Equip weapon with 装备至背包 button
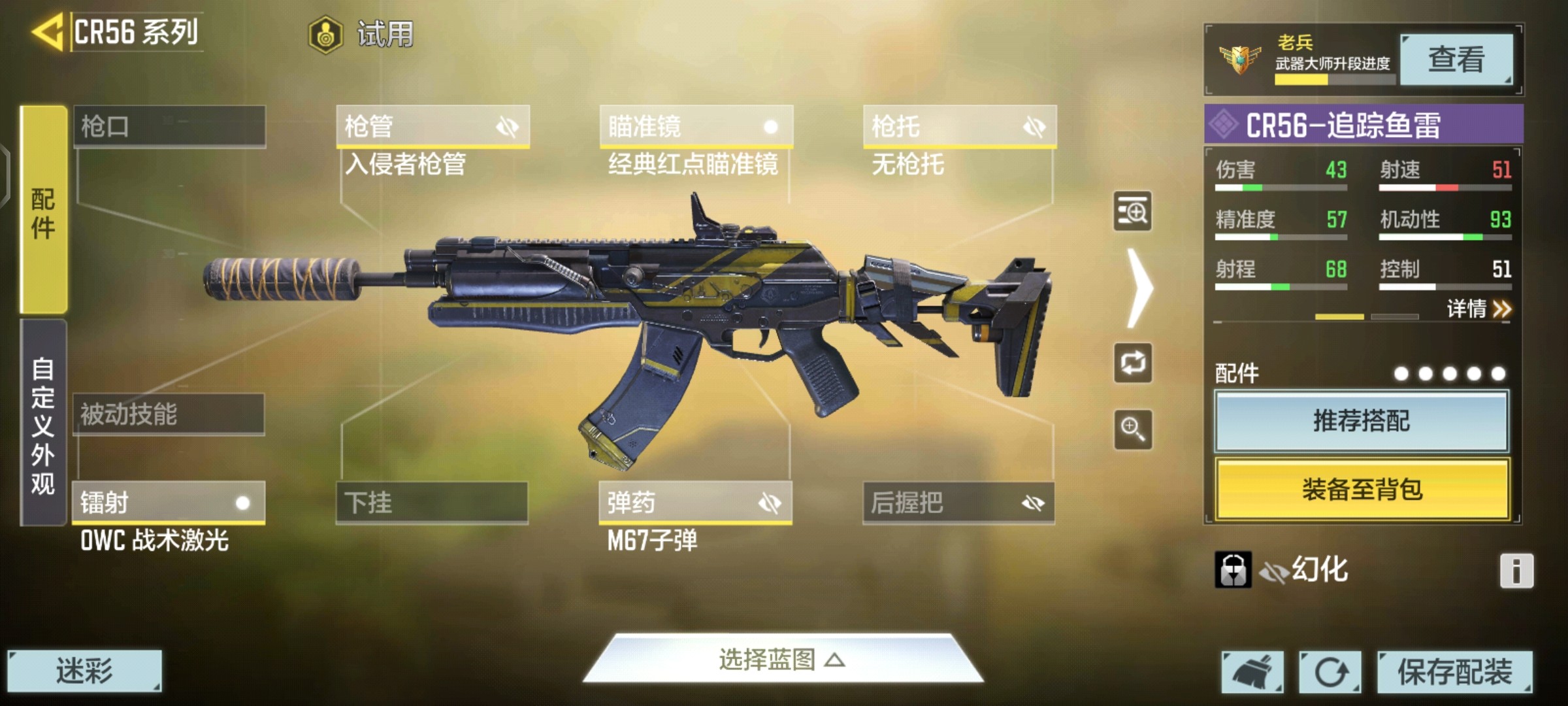Image resolution: width=1568 pixels, height=706 pixels. 1362,489
